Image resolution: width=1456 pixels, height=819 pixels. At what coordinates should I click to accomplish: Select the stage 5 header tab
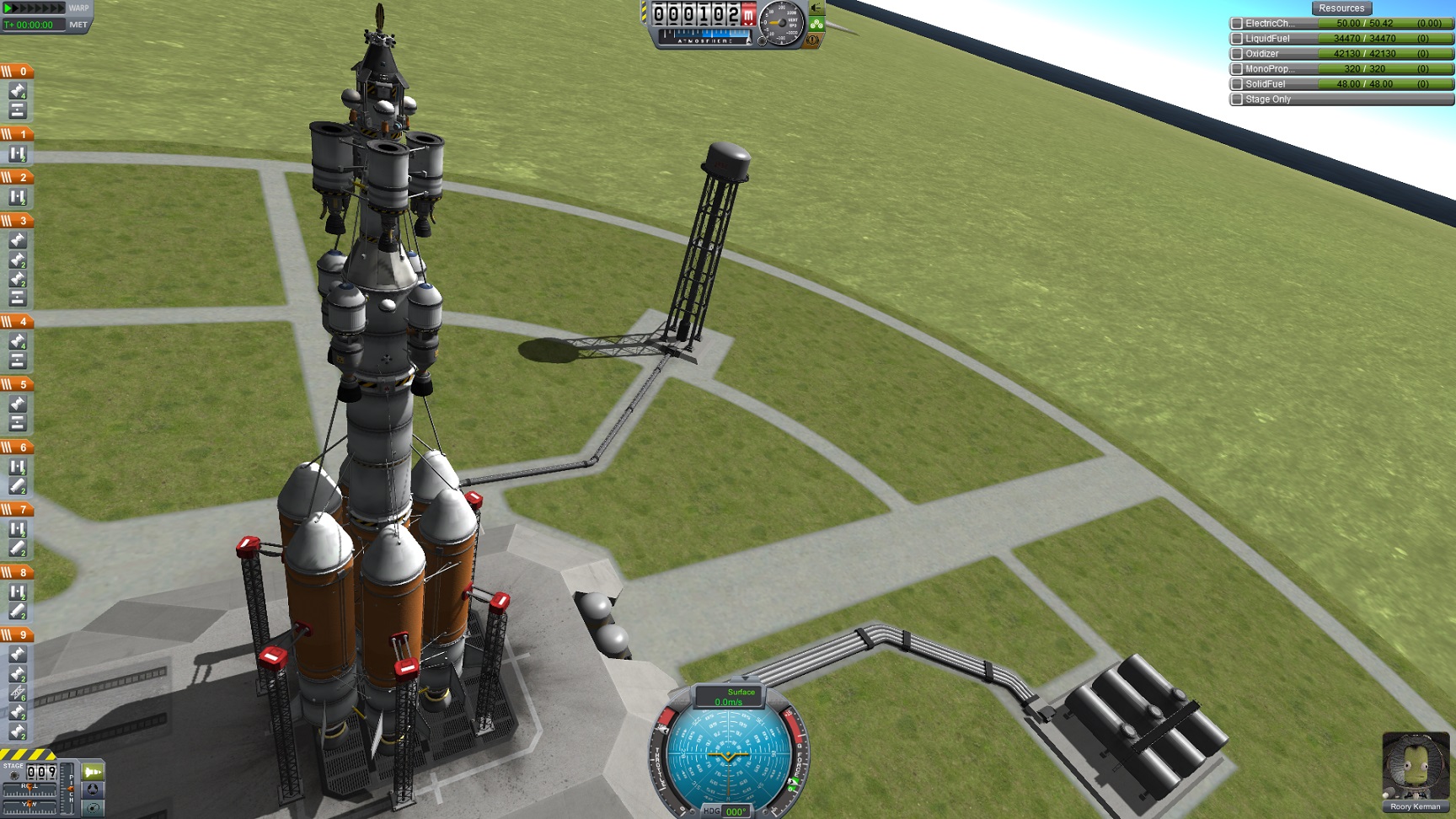coord(17,384)
